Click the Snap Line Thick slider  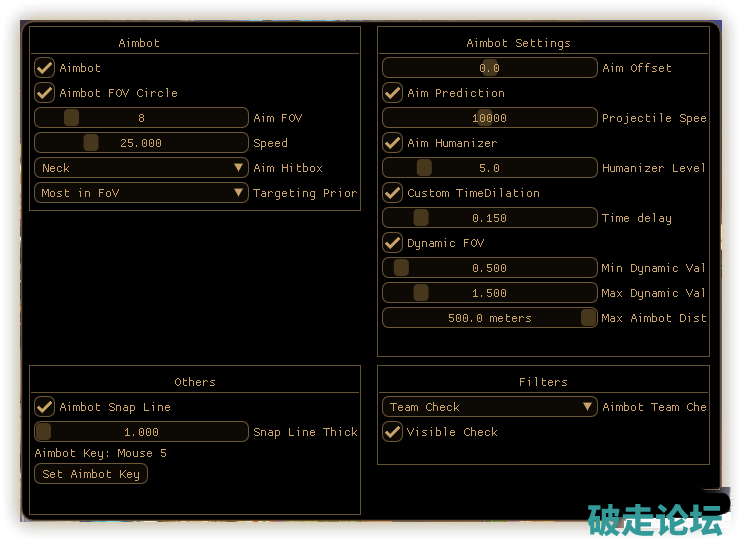(141, 432)
